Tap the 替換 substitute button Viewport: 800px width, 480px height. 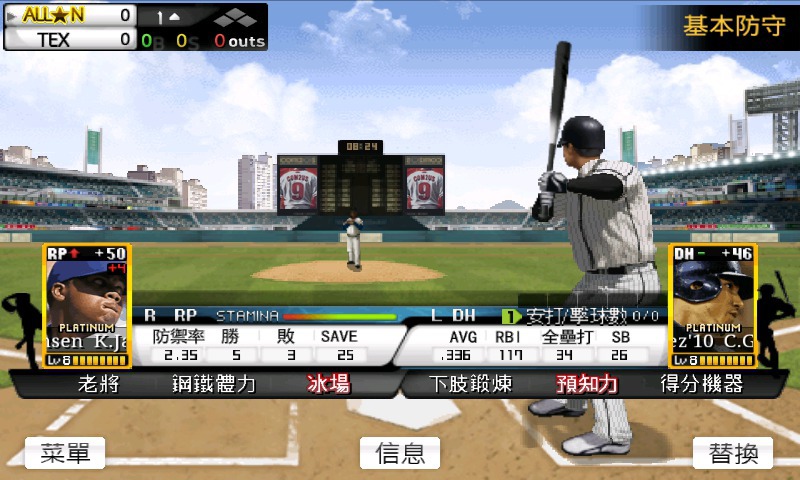(x=733, y=453)
